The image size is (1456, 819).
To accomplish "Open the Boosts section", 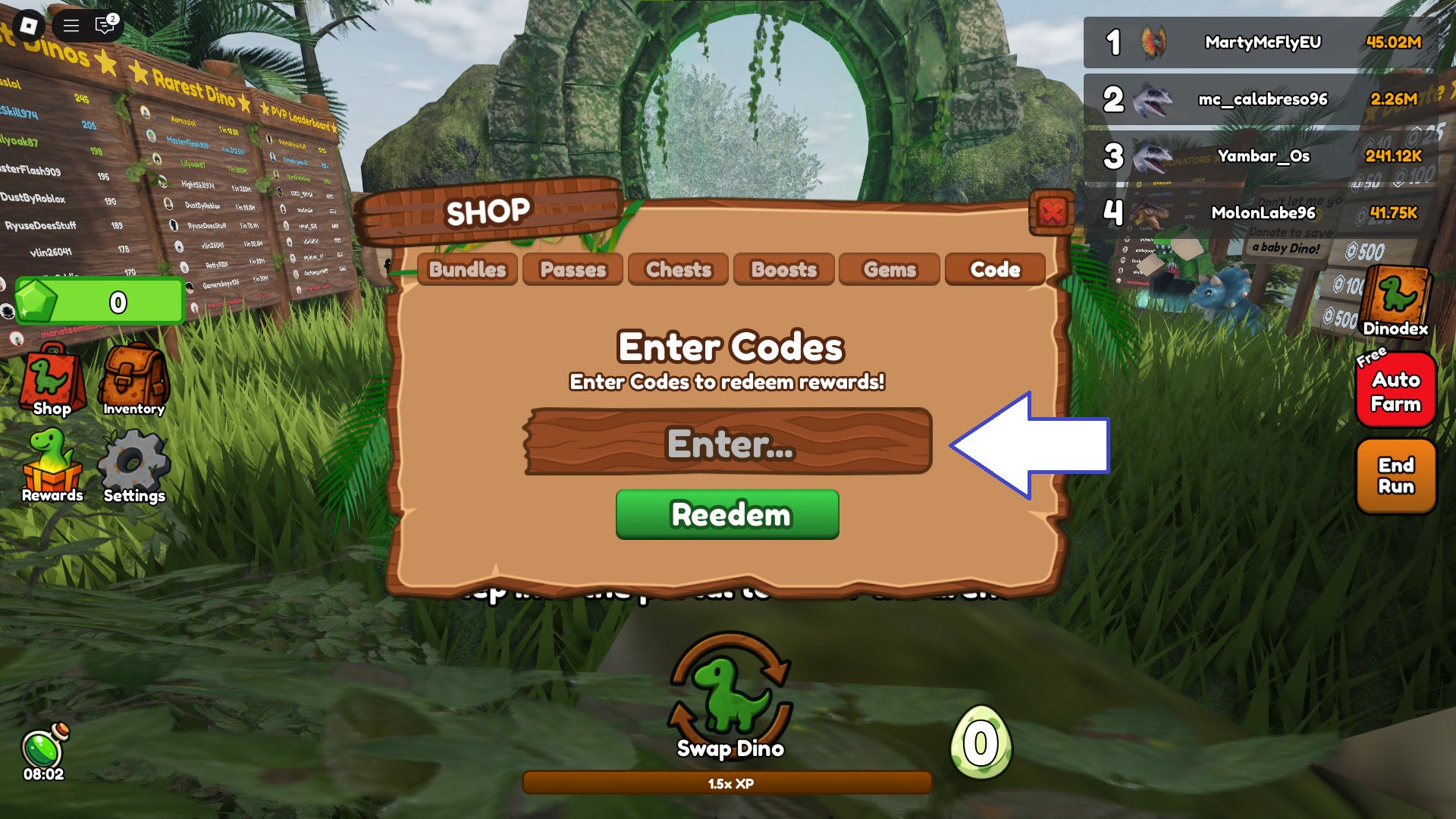I will (x=783, y=269).
